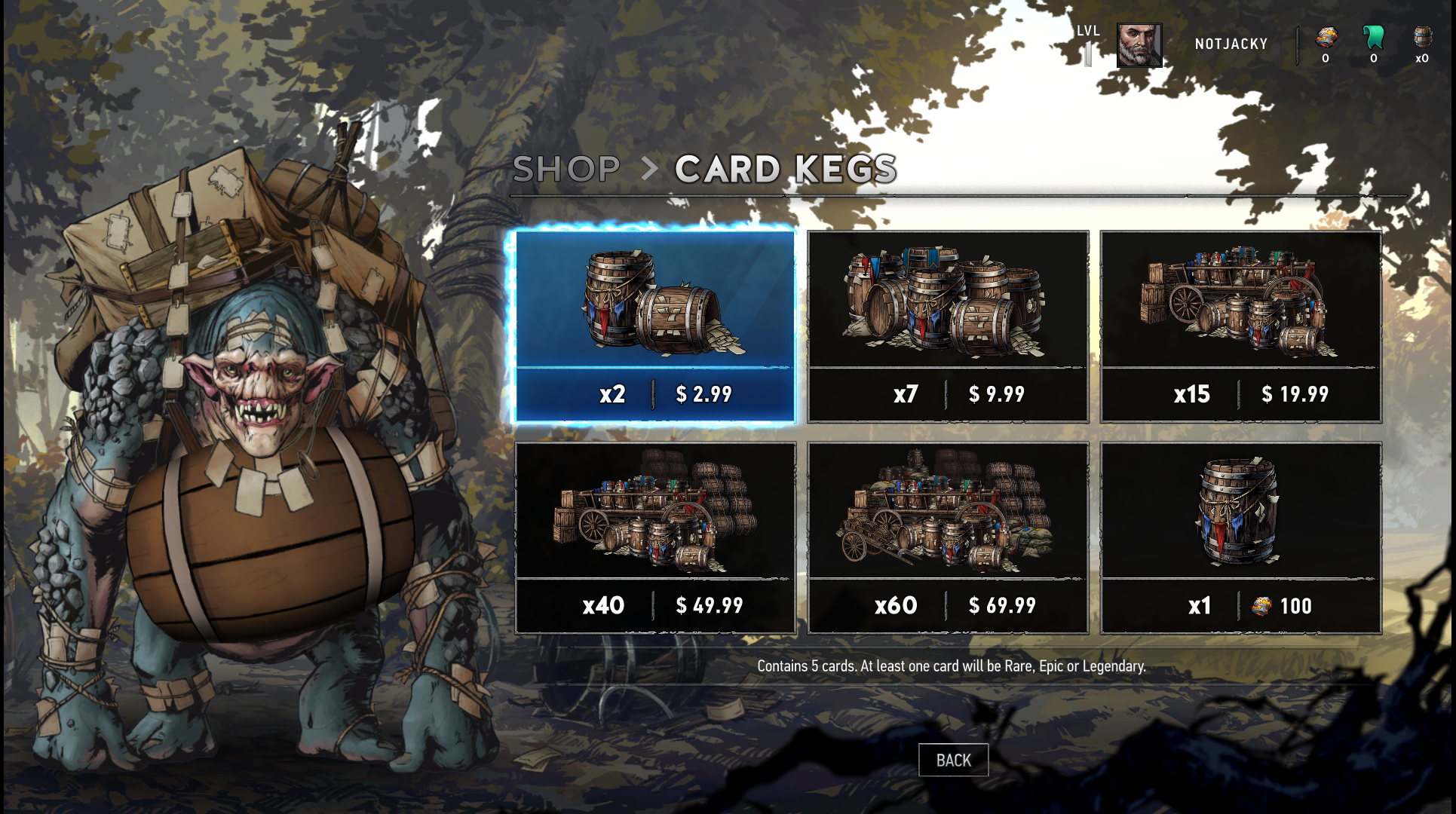Open the SHOP breadcrumb link
1456x814 pixels.
click(x=566, y=169)
